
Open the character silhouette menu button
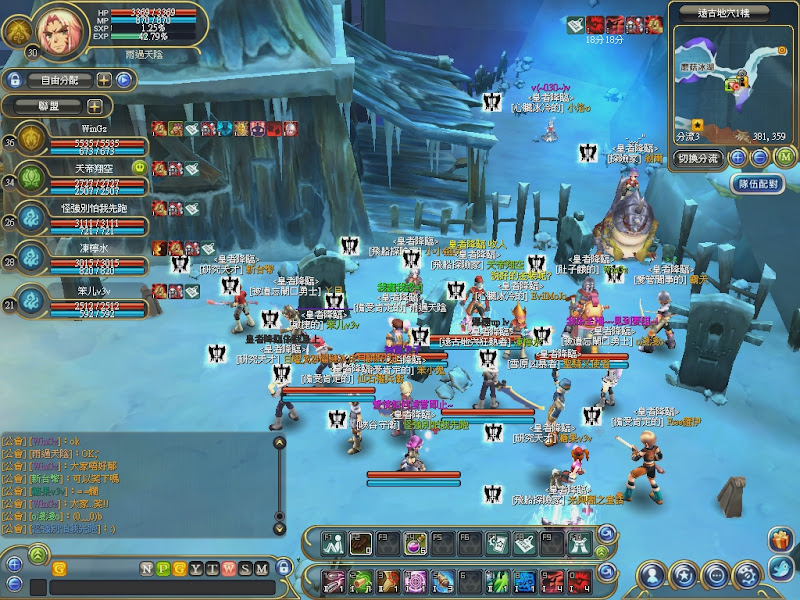tap(651, 575)
